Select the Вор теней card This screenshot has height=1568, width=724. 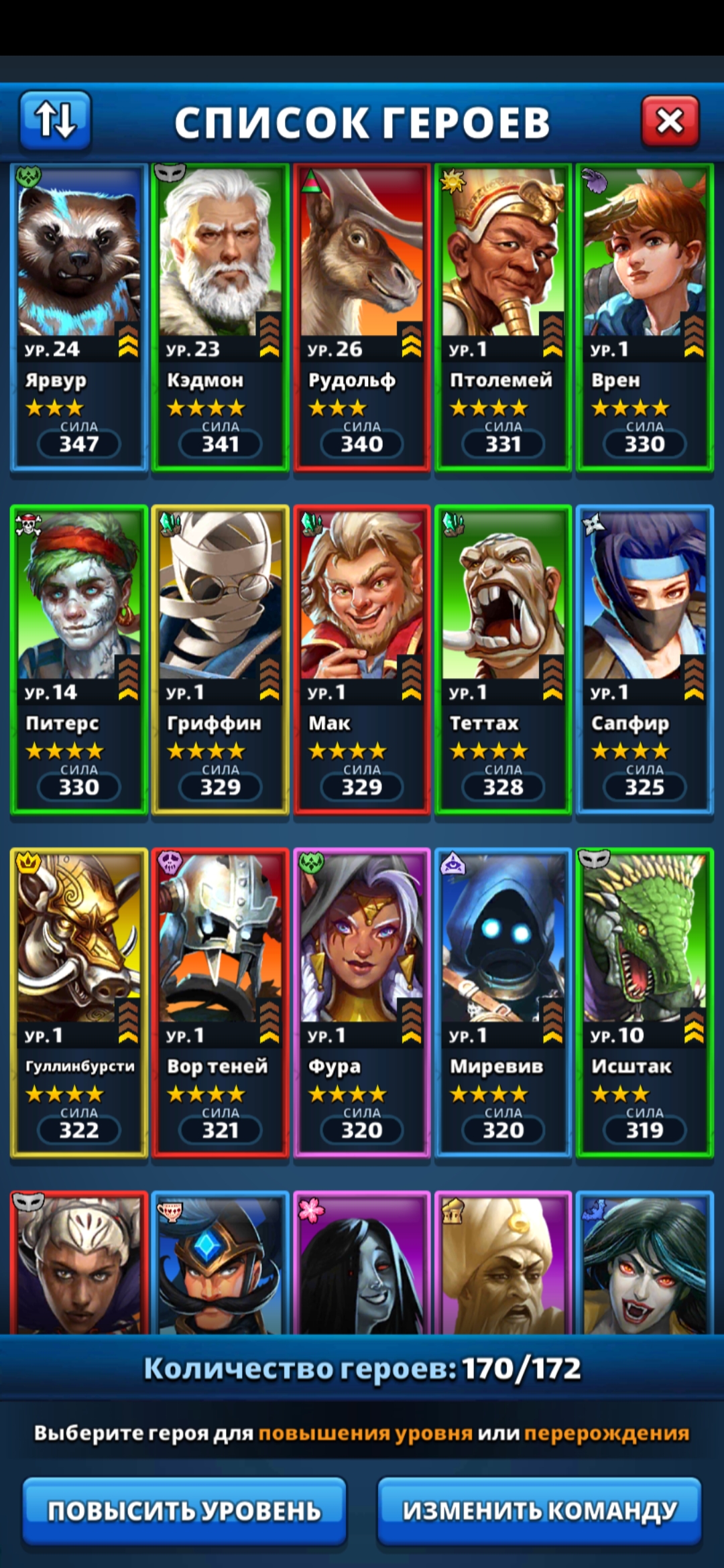(x=221, y=1003)
